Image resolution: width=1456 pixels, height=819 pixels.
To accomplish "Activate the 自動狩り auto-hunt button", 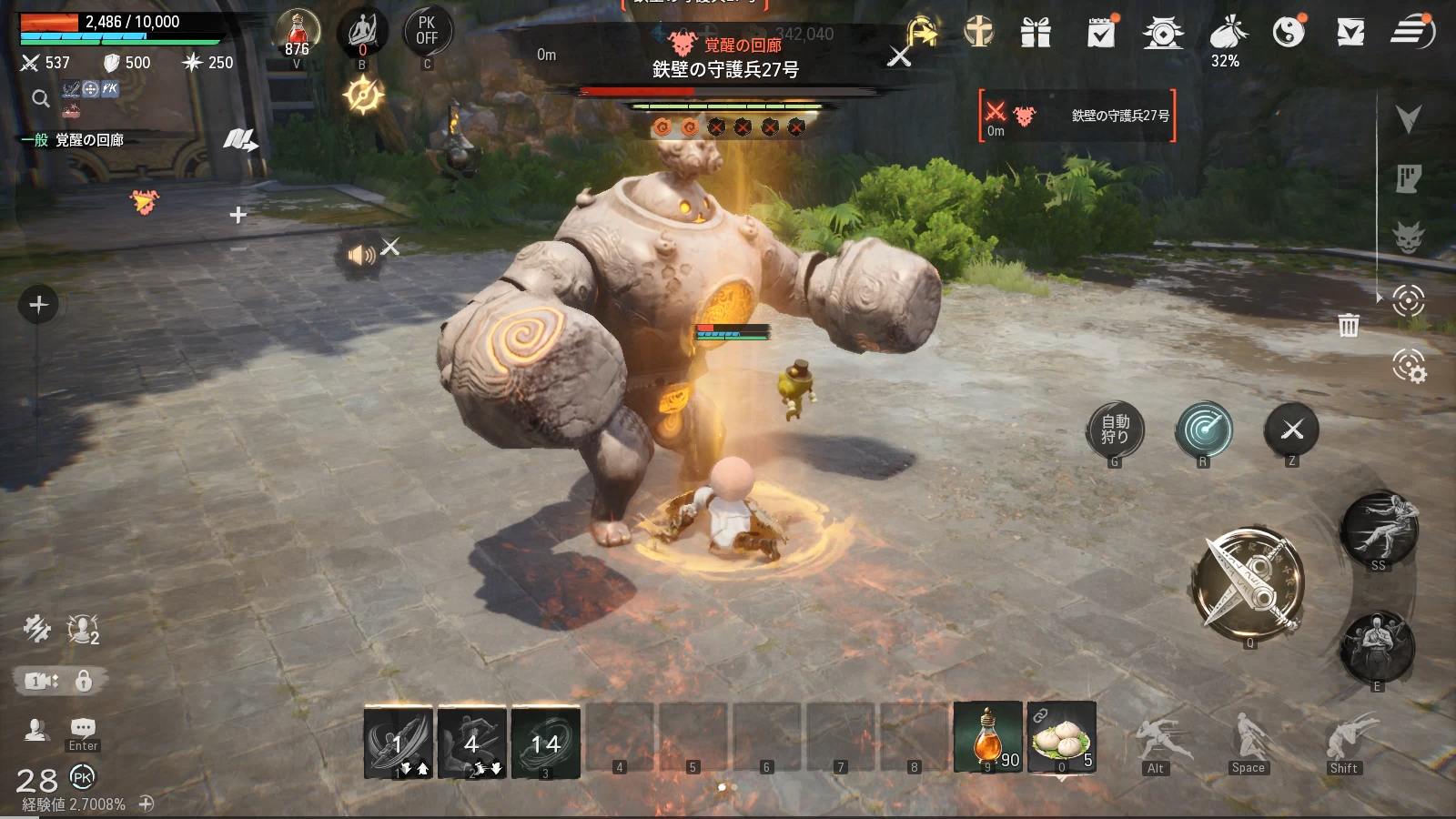I will (x=1115, y=429).
